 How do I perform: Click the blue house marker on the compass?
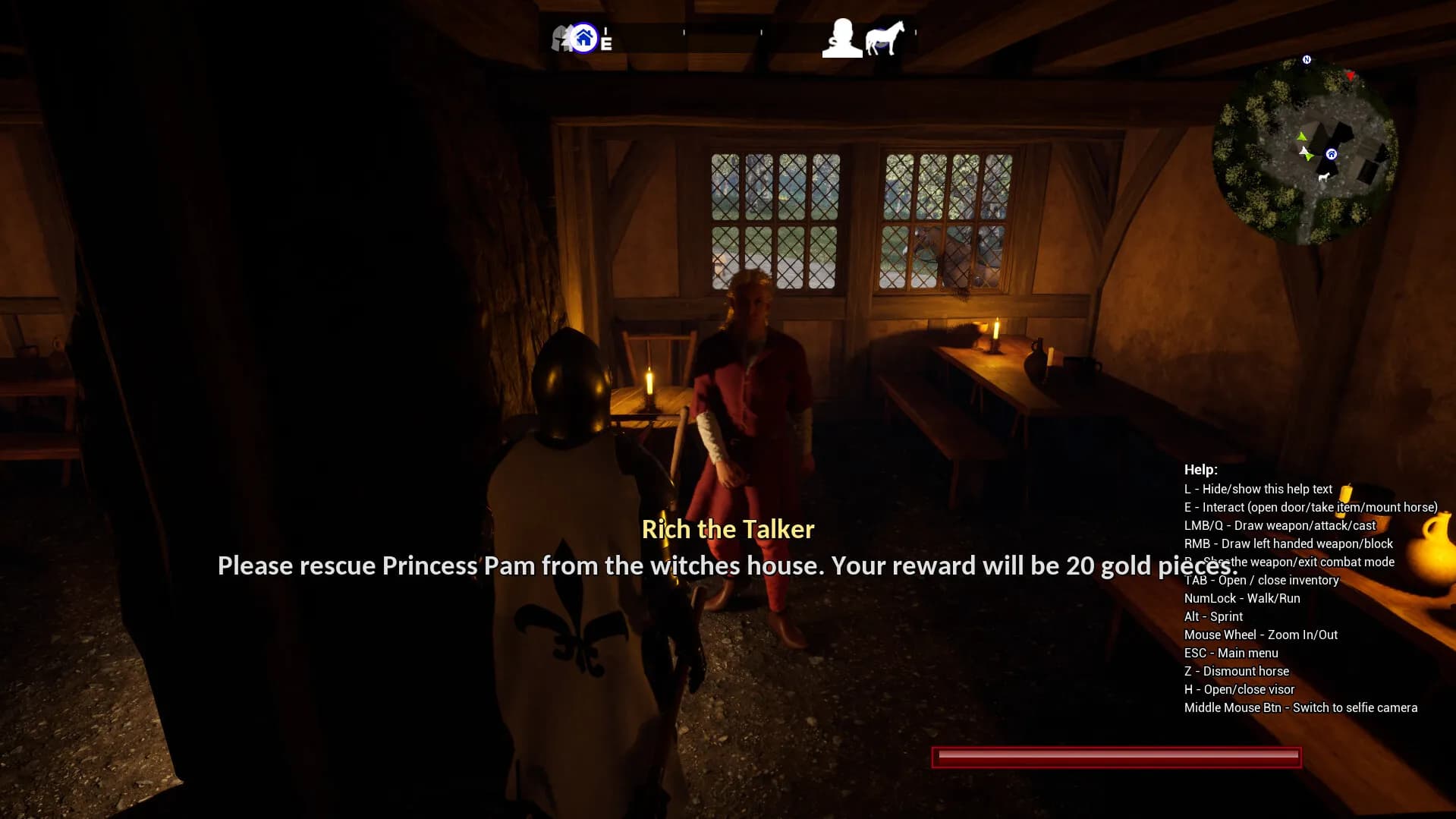tap(583, 37)
